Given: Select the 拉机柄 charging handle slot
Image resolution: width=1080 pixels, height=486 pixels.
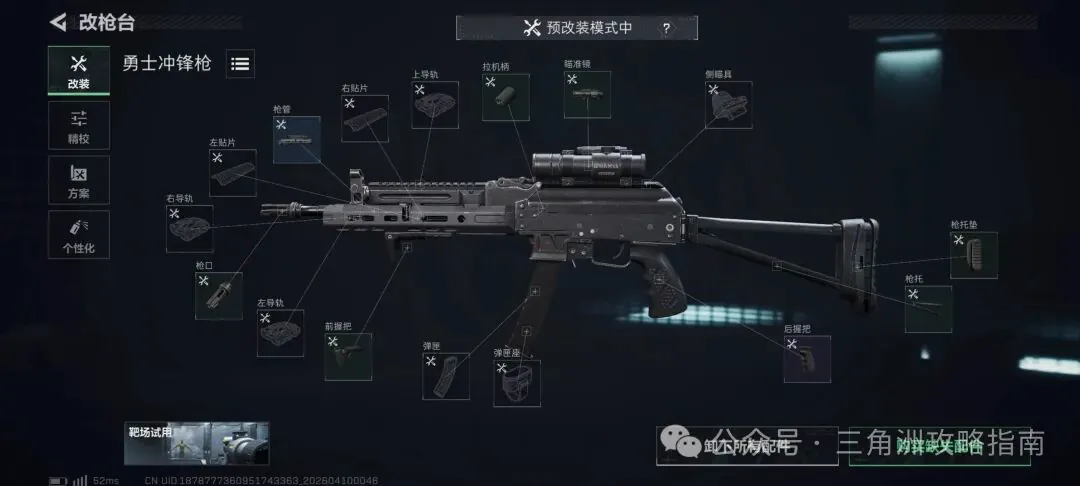Looking at the screenshot, I should click(505, 97).
